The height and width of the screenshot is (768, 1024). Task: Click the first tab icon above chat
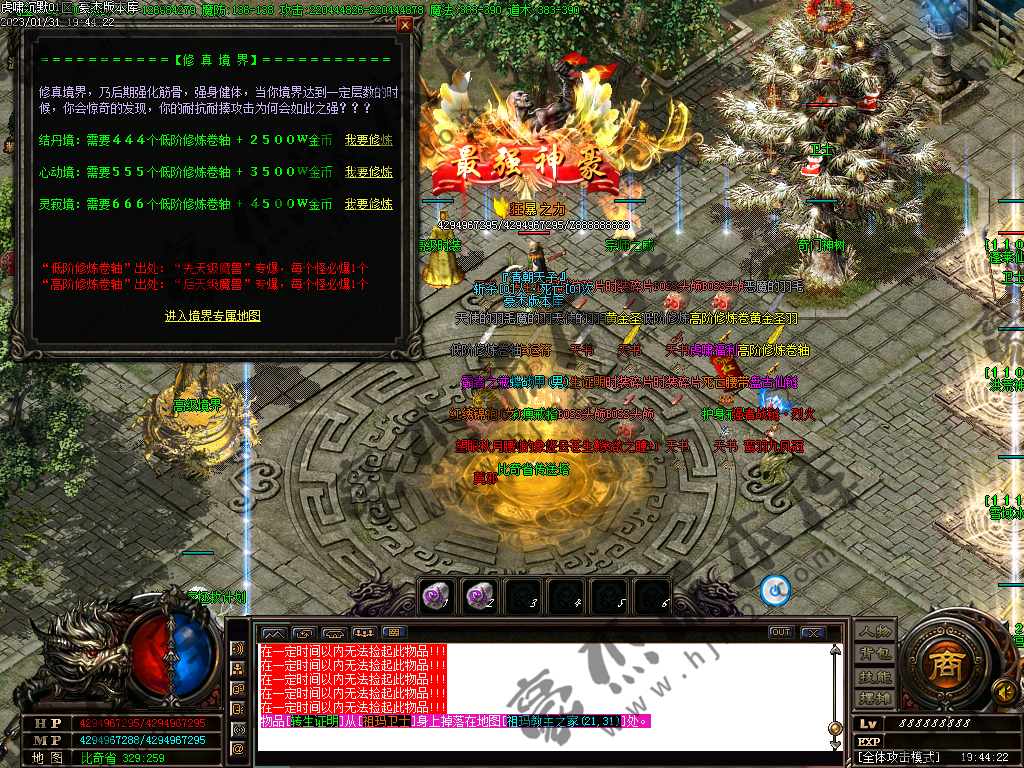coord(273,633)
